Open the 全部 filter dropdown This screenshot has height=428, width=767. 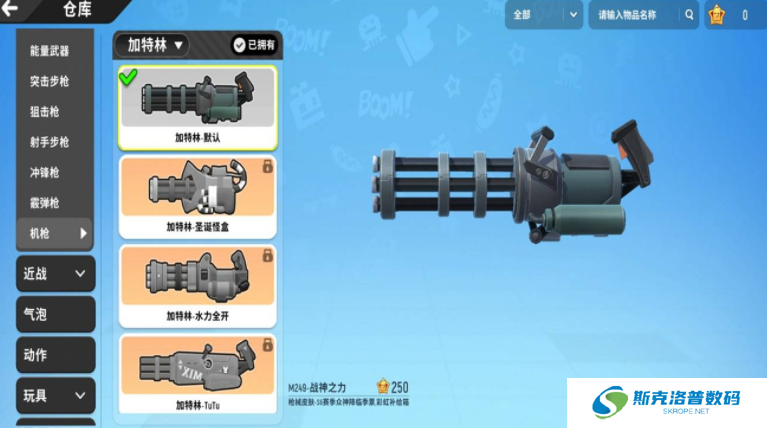545,15
